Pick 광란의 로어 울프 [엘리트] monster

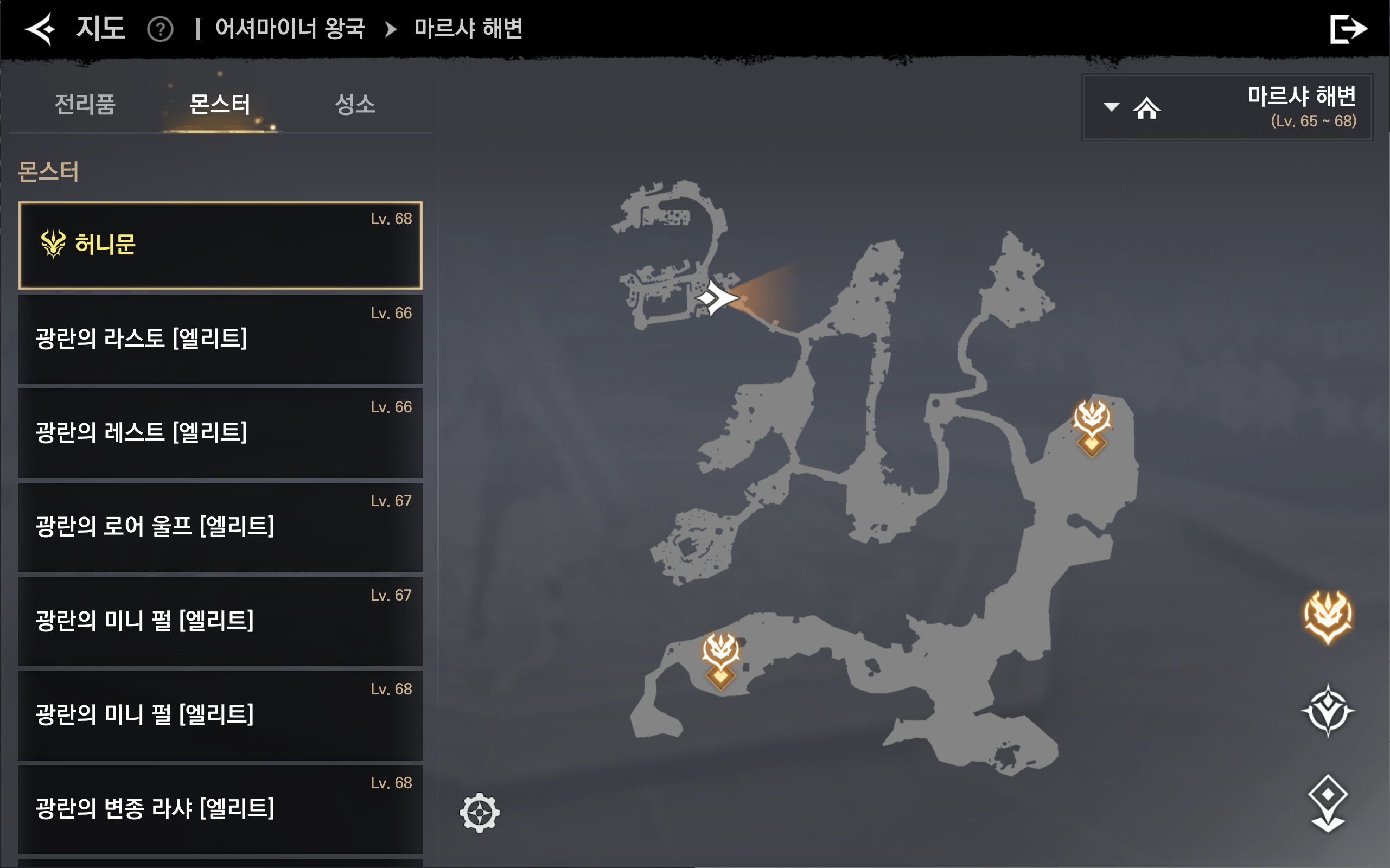pos(220,527)
